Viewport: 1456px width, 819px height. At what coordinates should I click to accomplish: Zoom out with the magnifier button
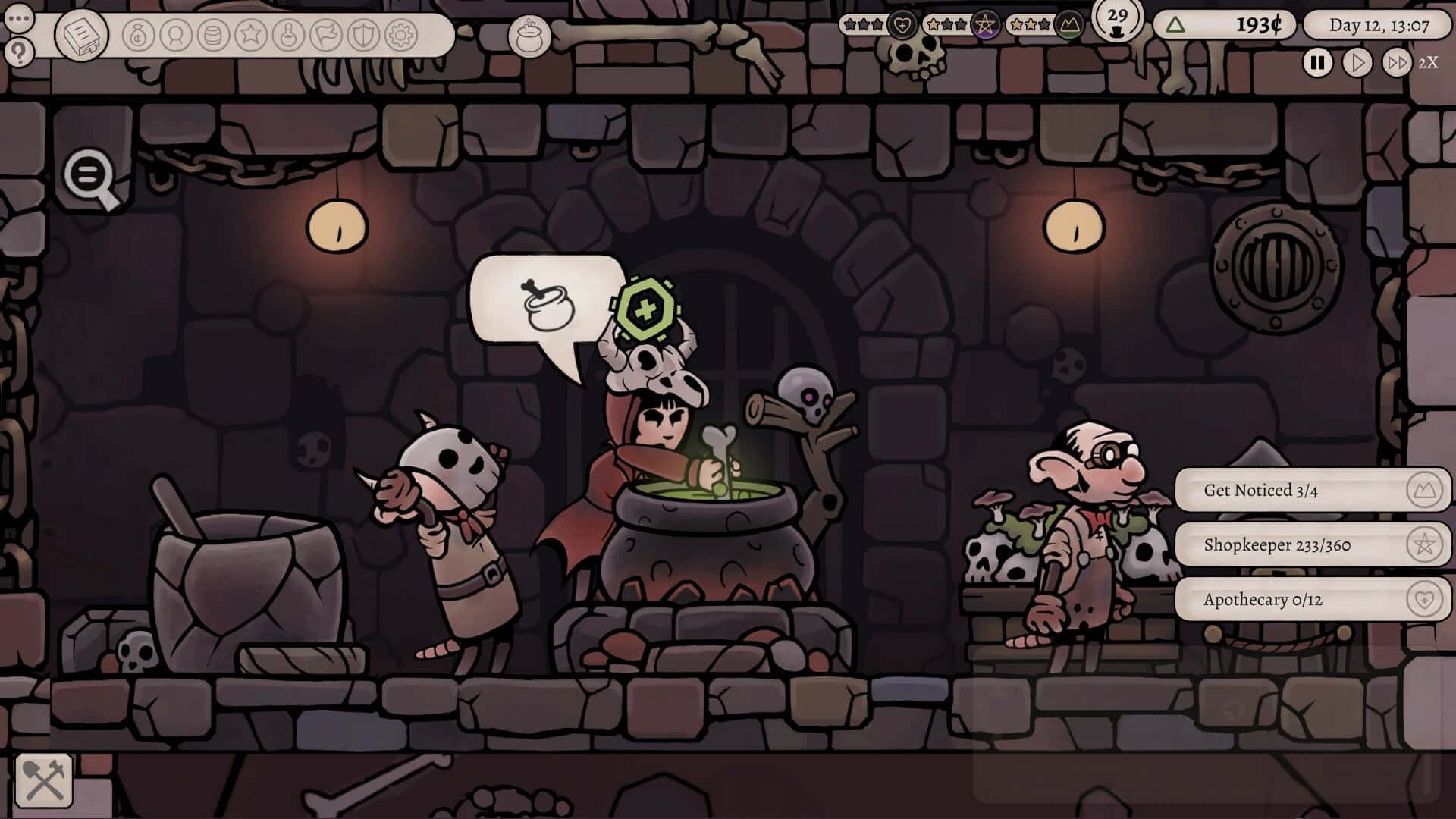pos(90,178)
